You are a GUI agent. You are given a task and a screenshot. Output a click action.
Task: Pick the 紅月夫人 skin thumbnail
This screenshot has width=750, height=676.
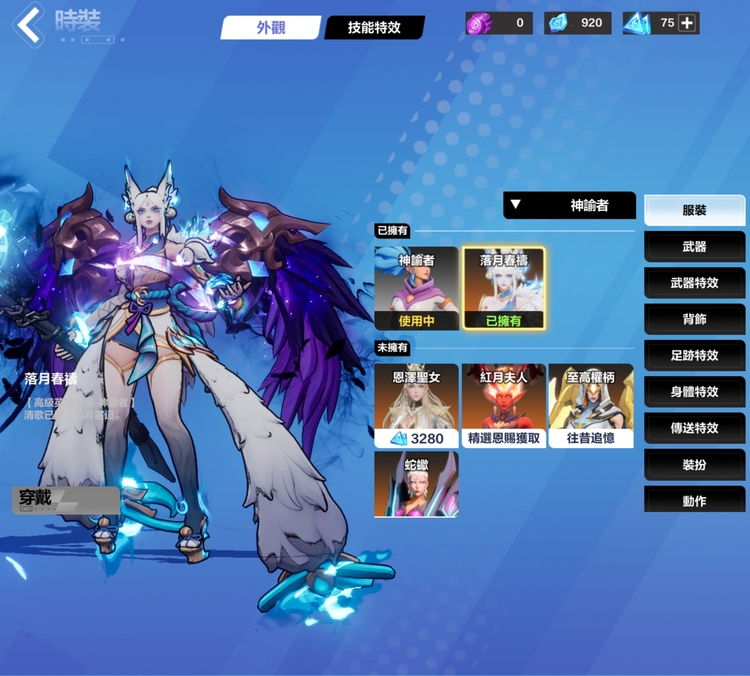tap(504, 404)
